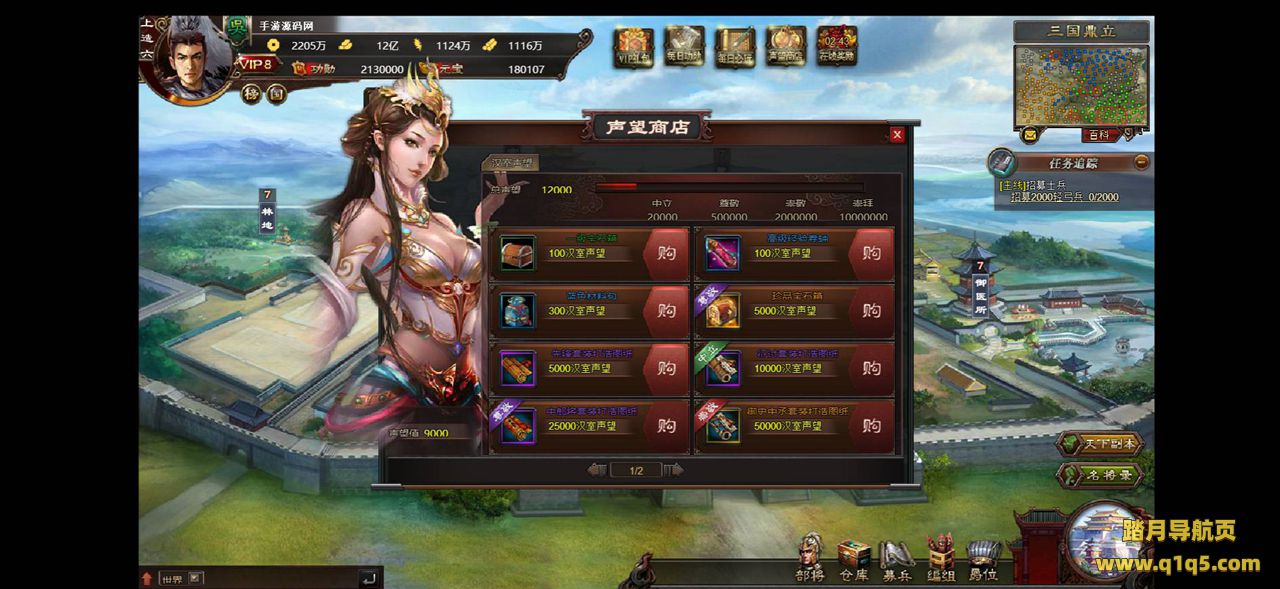Open the 百科 encyclopedia button
Viewport: 1280px width, 589px height.
1098,135
